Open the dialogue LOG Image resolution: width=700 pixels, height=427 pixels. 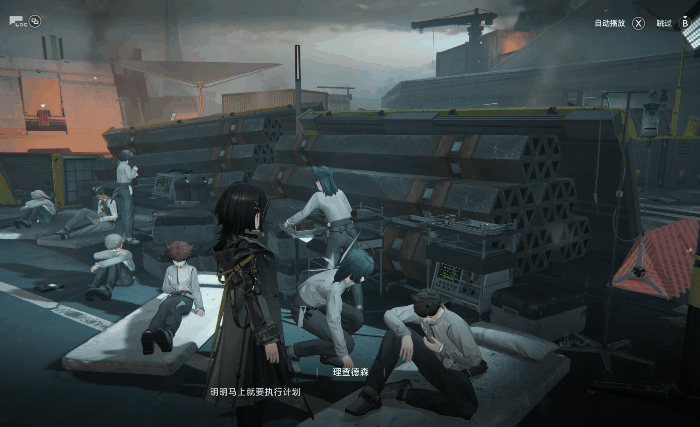point(18,20)
